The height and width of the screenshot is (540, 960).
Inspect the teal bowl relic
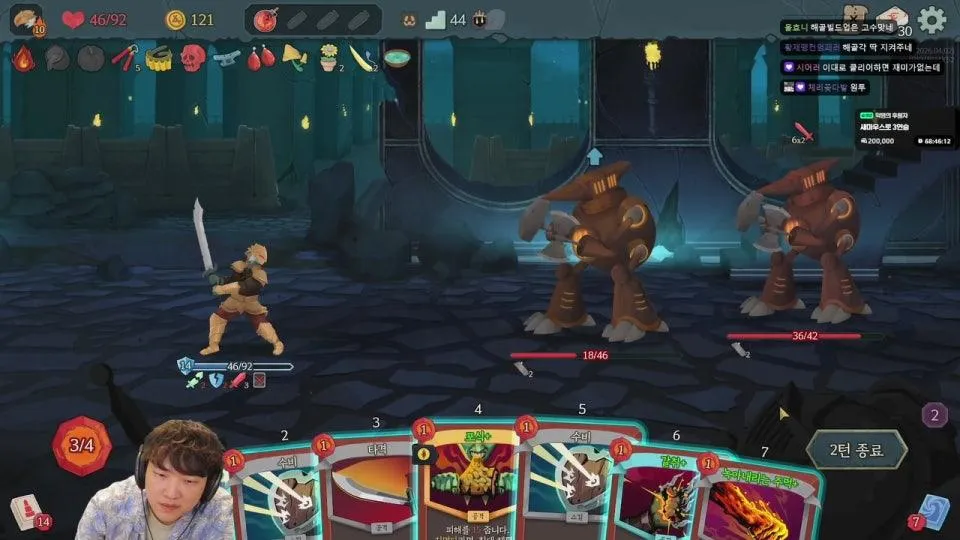click(397, 57)
